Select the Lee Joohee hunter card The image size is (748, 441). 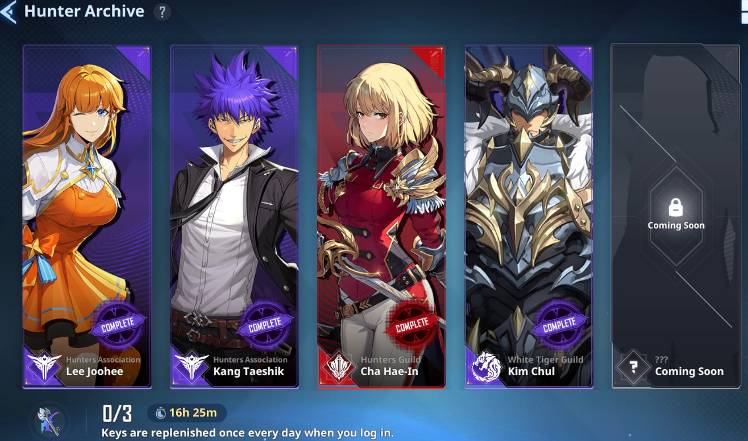(87, 215)
